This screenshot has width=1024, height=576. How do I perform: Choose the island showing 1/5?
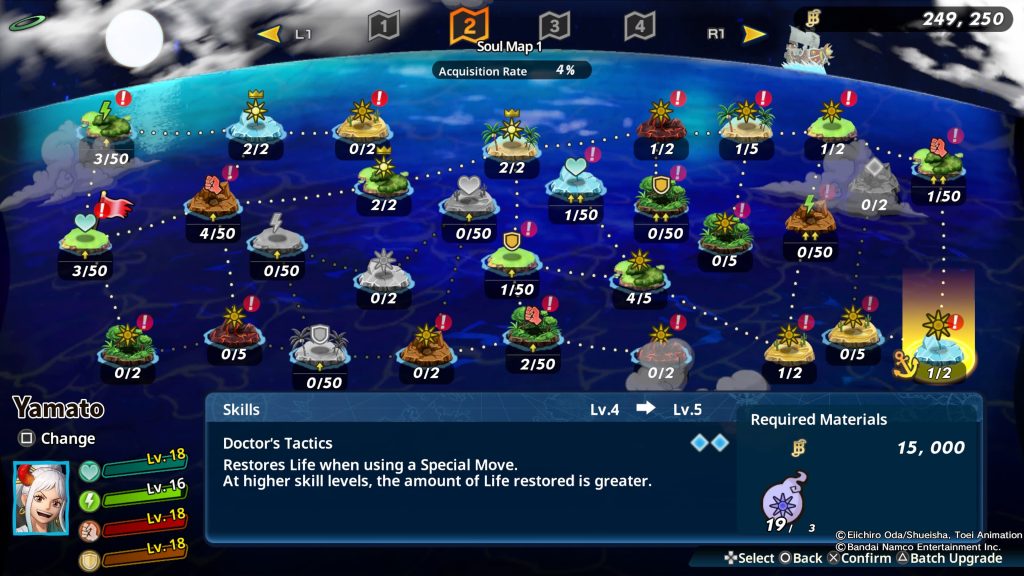point(745,120)
